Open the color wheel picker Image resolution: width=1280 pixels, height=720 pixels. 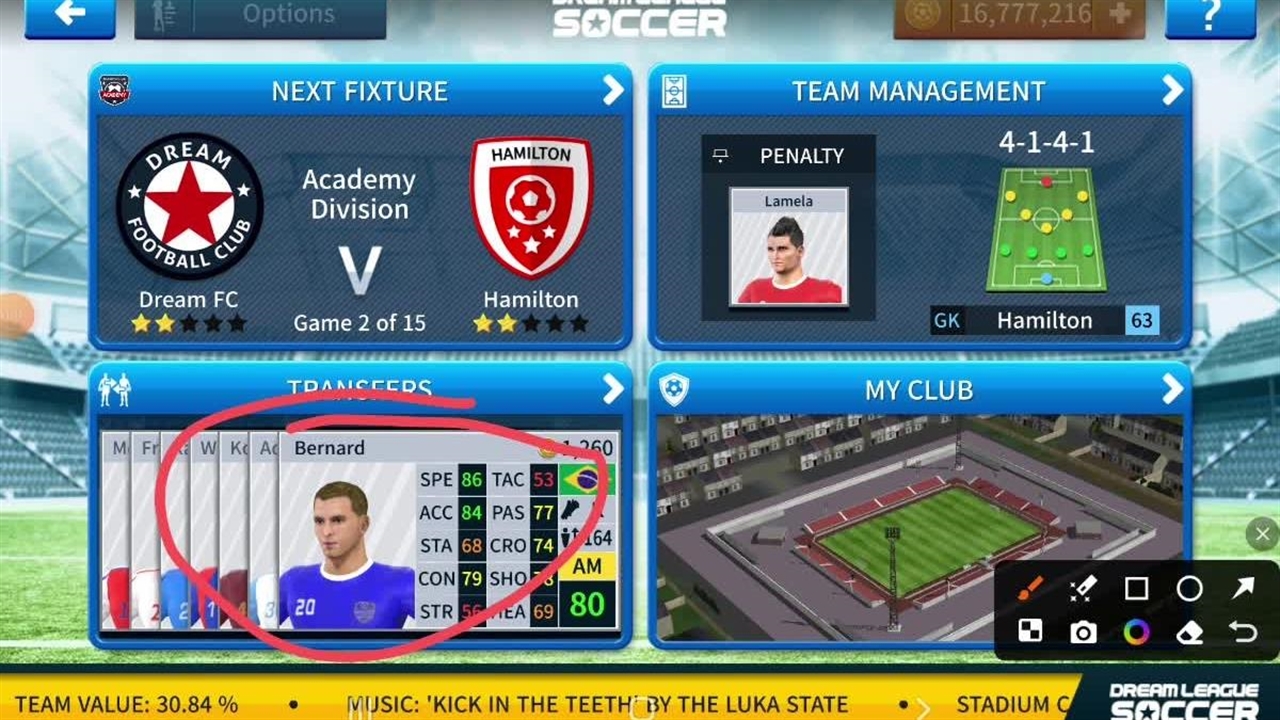point(1136,632)
